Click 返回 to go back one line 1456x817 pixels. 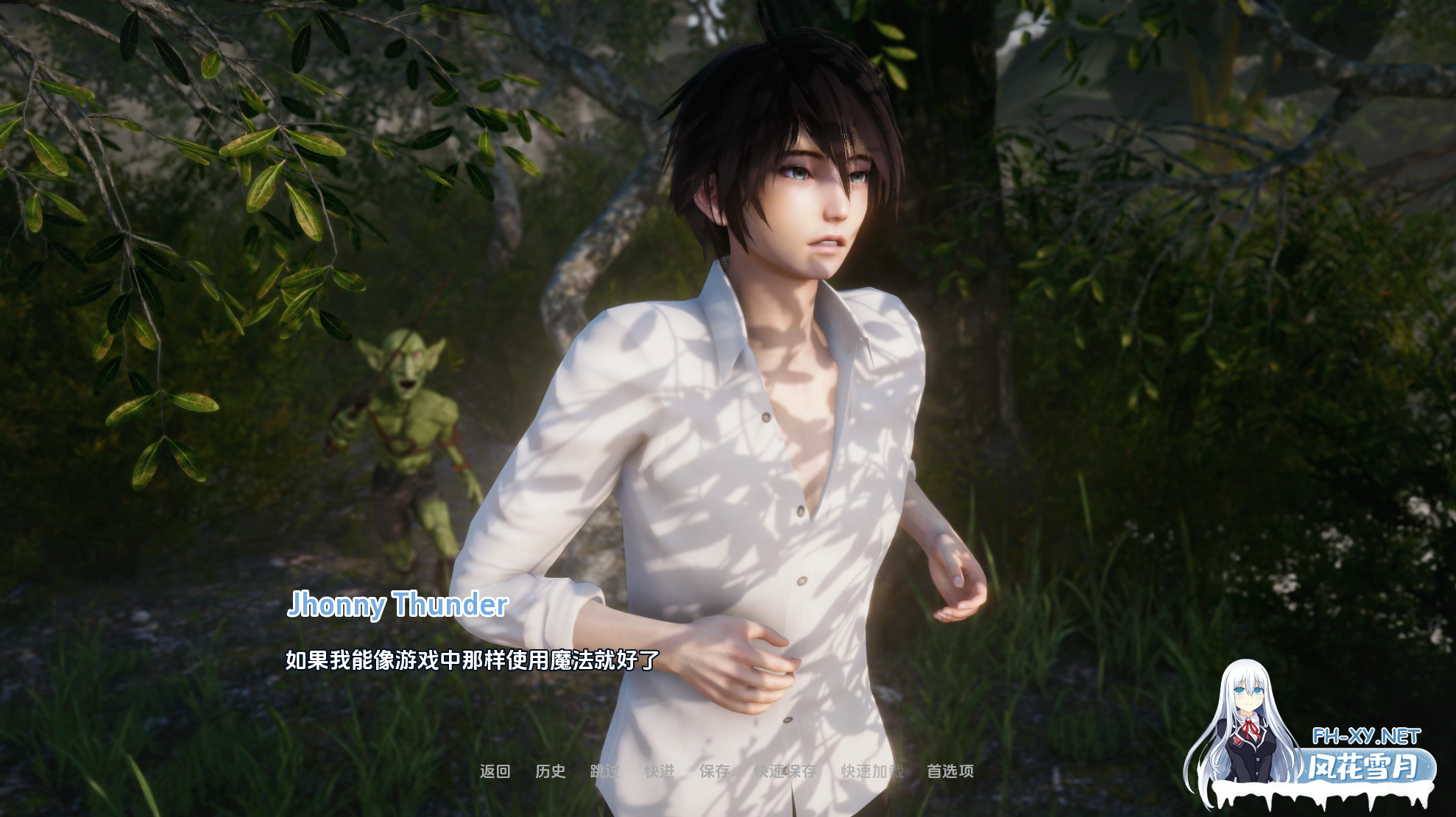495,771
